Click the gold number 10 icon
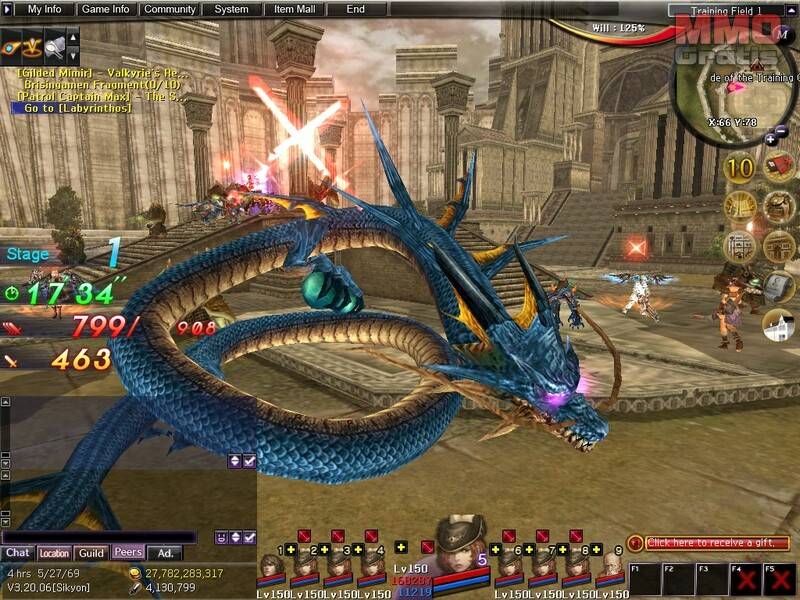This screenshot has height=600, width=800. tap(739, 168)
